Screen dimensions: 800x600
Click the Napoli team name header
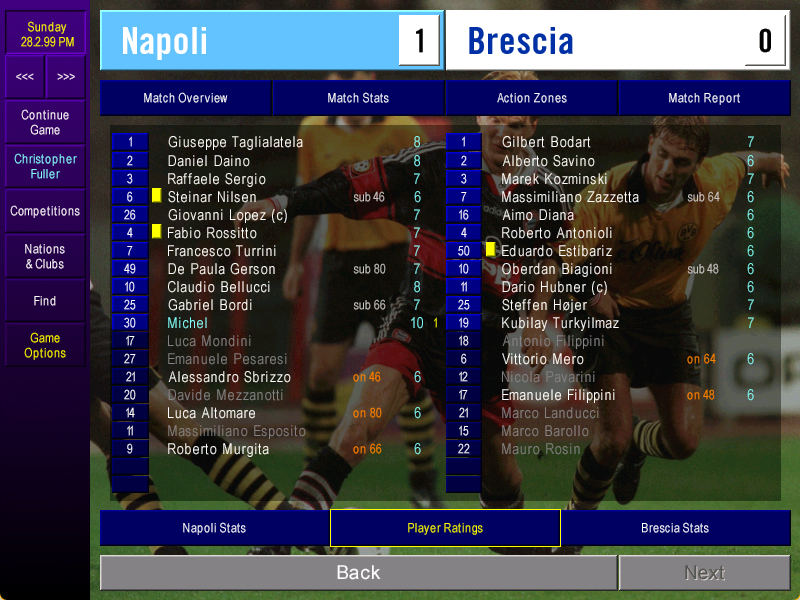(x=165, y=41)
